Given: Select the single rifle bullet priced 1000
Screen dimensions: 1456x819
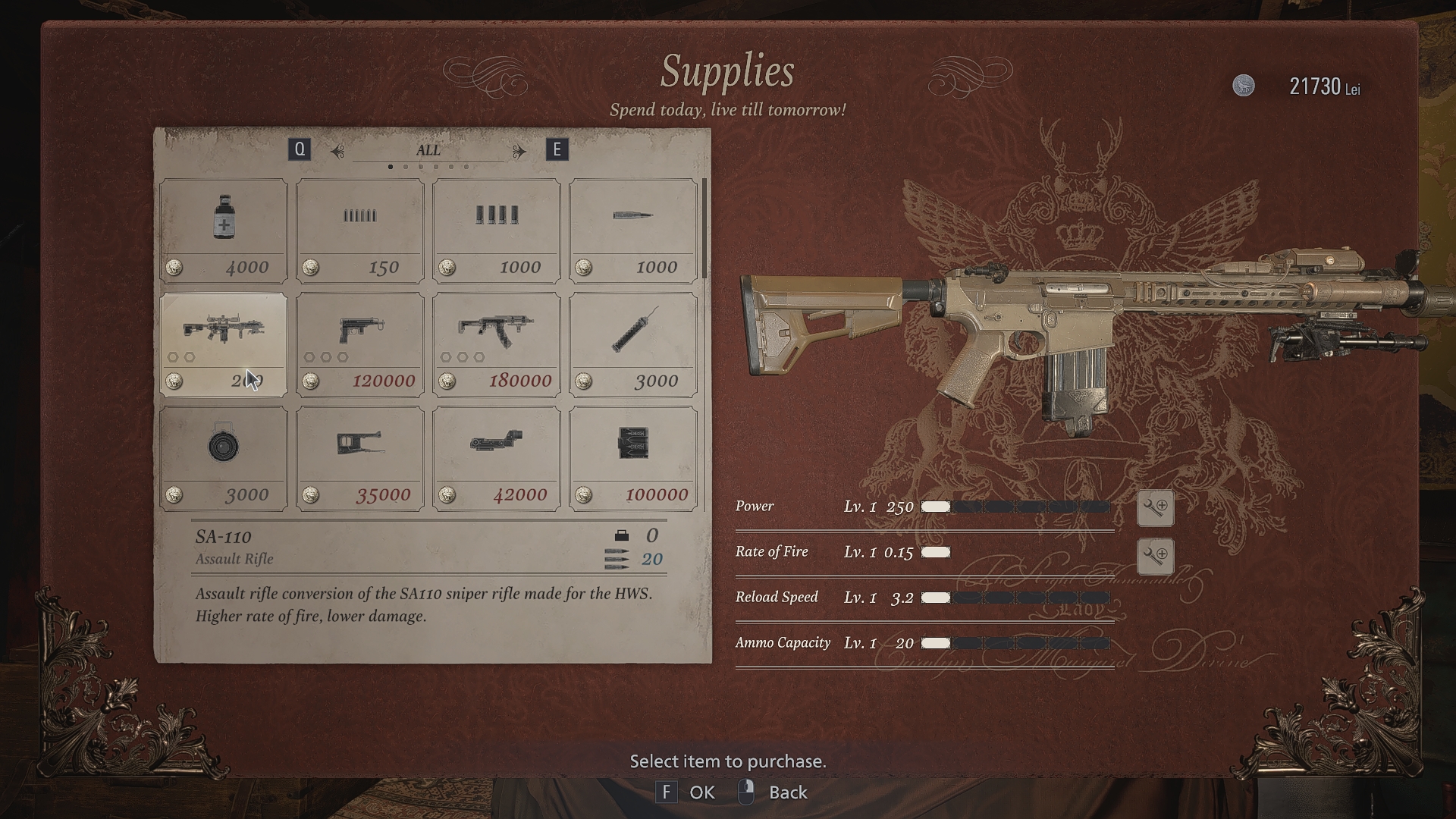Looking at the screenshot, I should pyautogui.click(x=633, y=230).
